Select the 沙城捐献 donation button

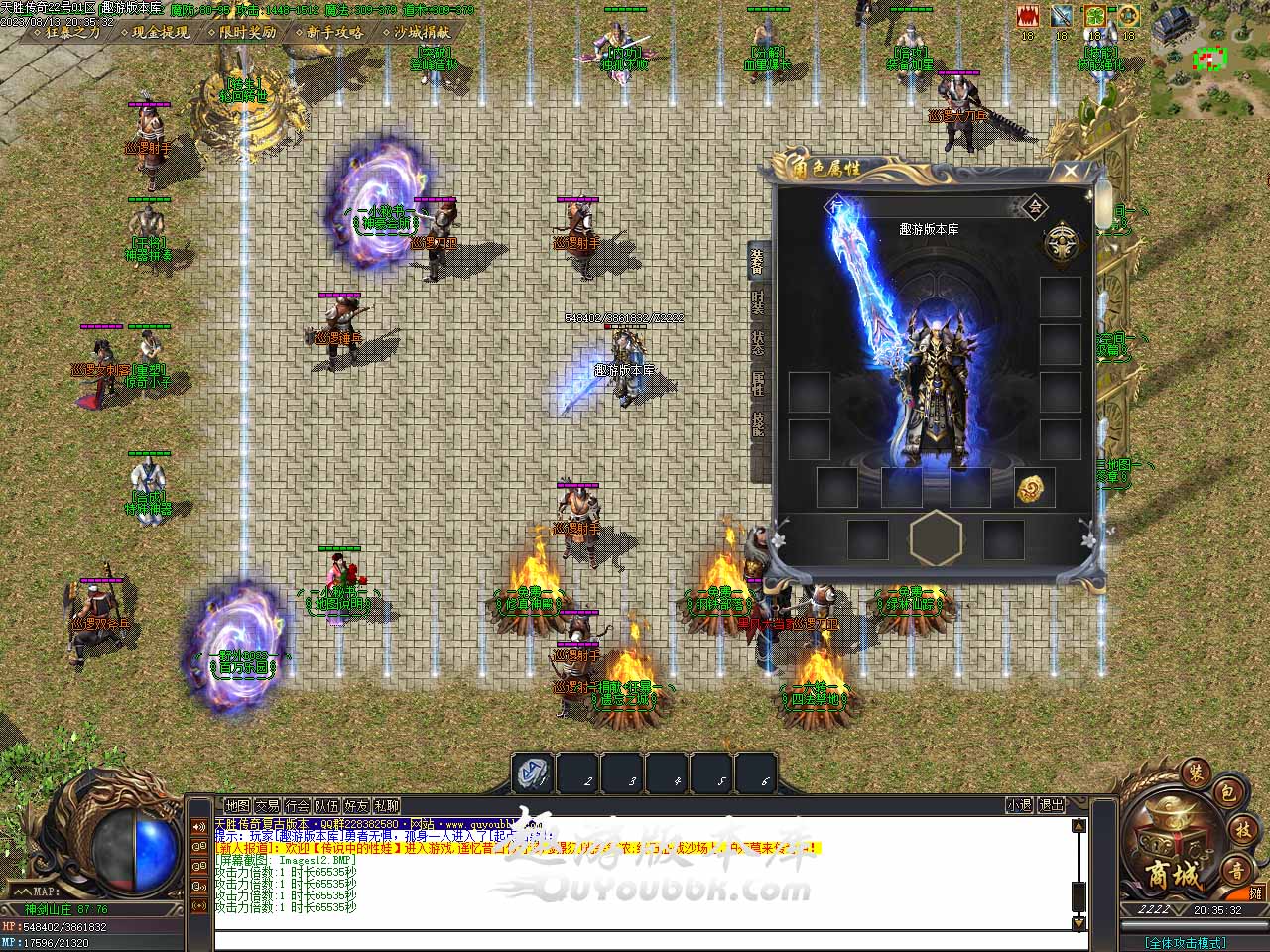coord(422,32)
